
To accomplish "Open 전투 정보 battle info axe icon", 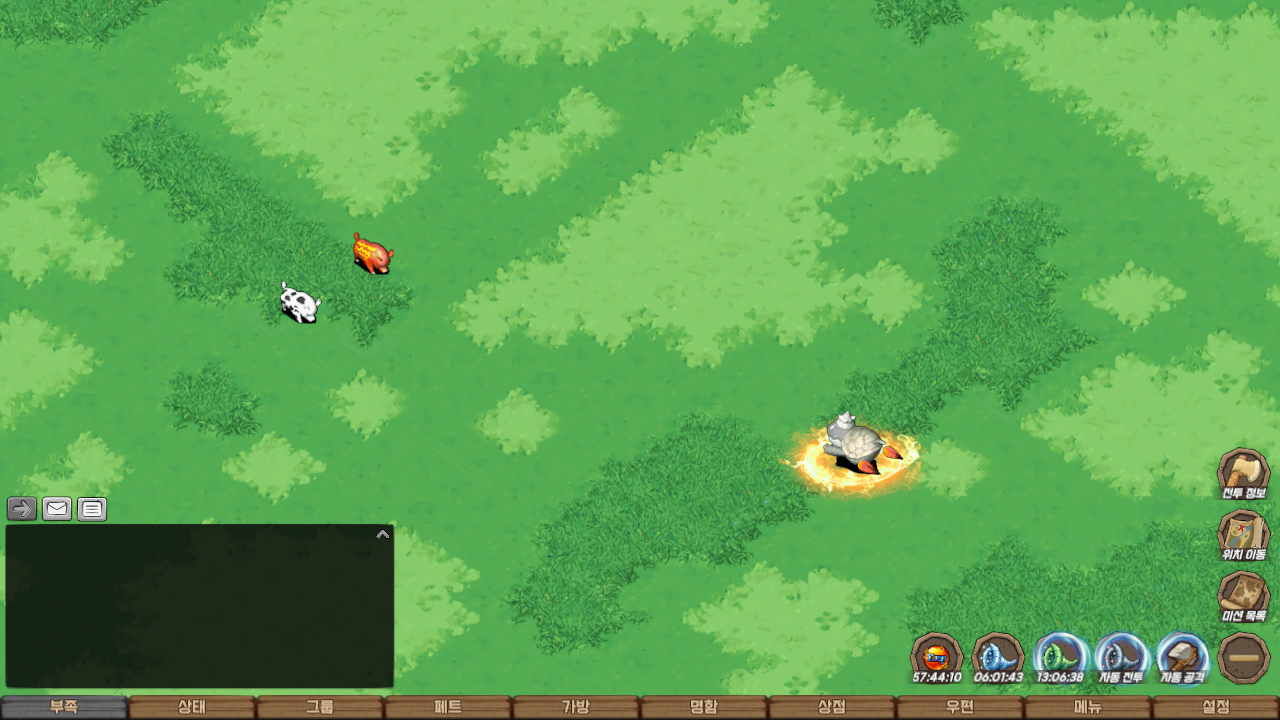I will (1243, 474).
